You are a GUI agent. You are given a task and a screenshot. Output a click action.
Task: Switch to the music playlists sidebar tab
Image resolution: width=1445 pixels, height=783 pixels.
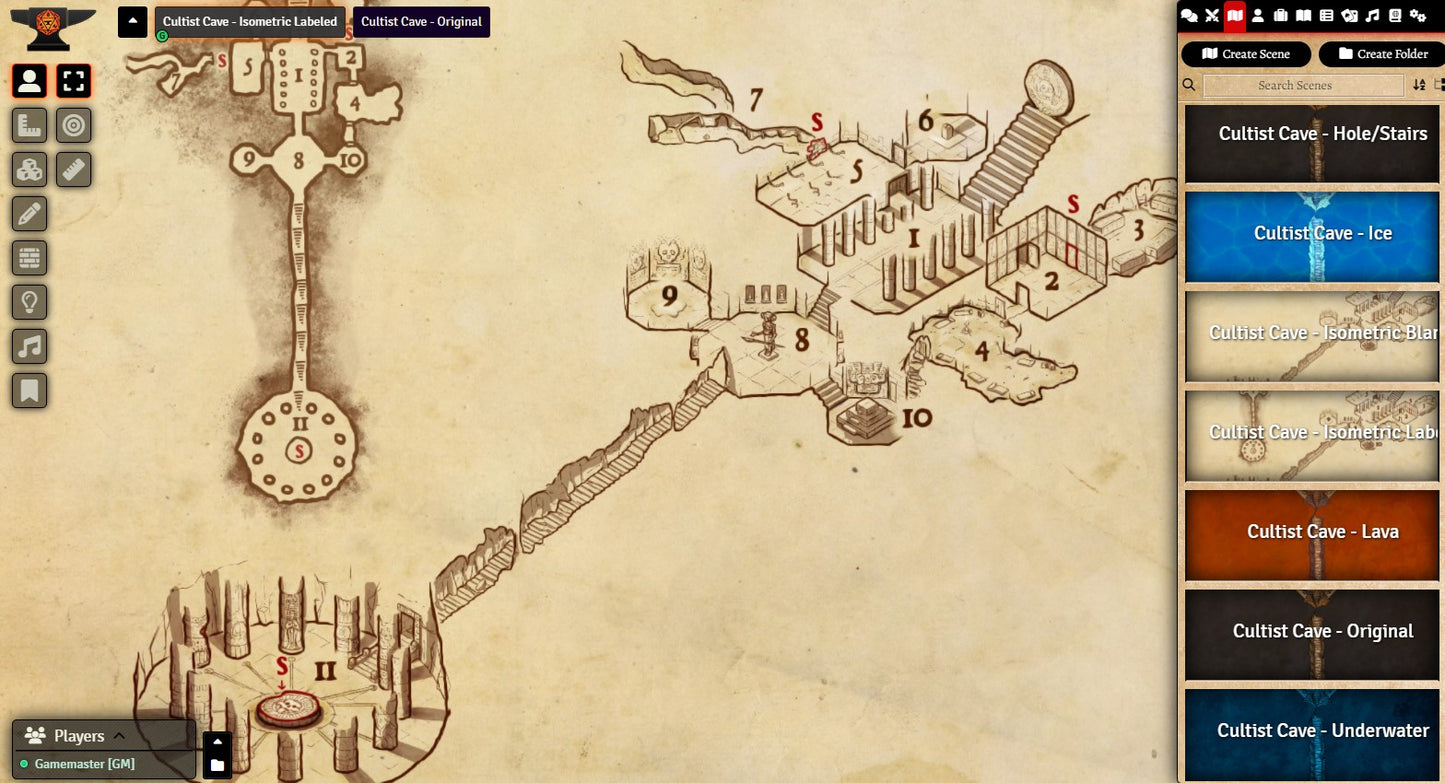(1372, 15)
